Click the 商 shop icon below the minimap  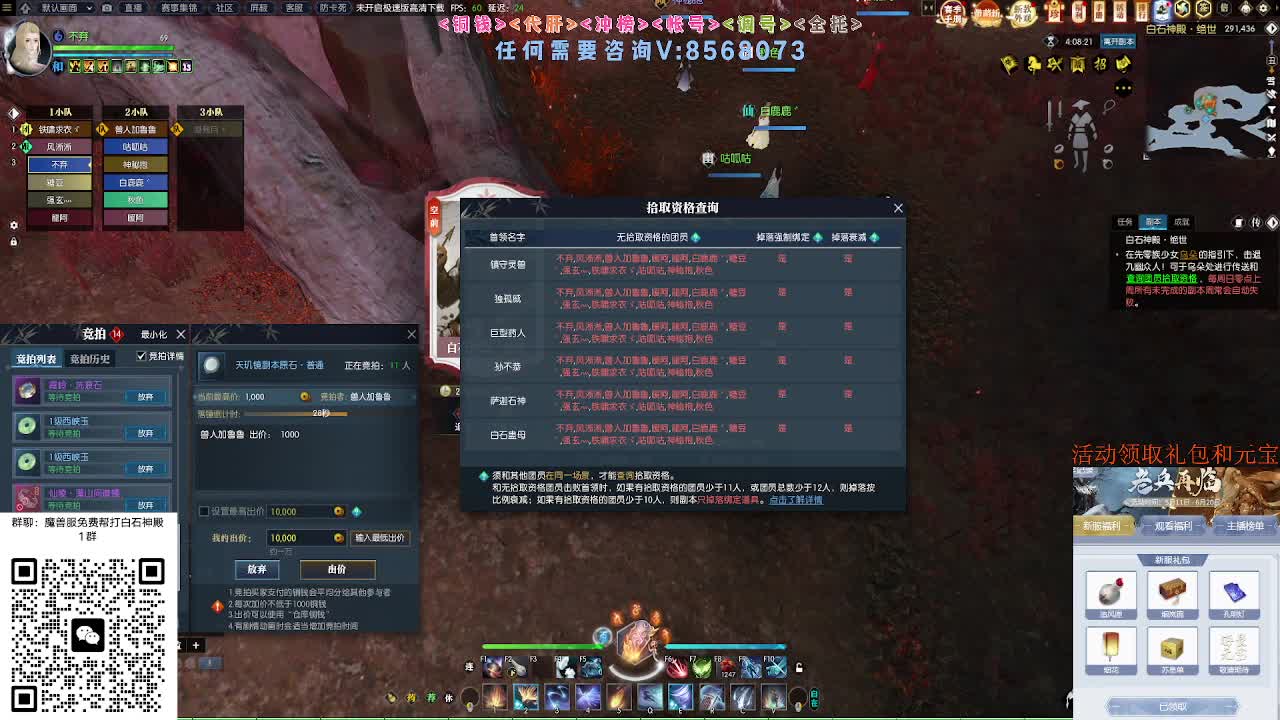[1079, 64]
